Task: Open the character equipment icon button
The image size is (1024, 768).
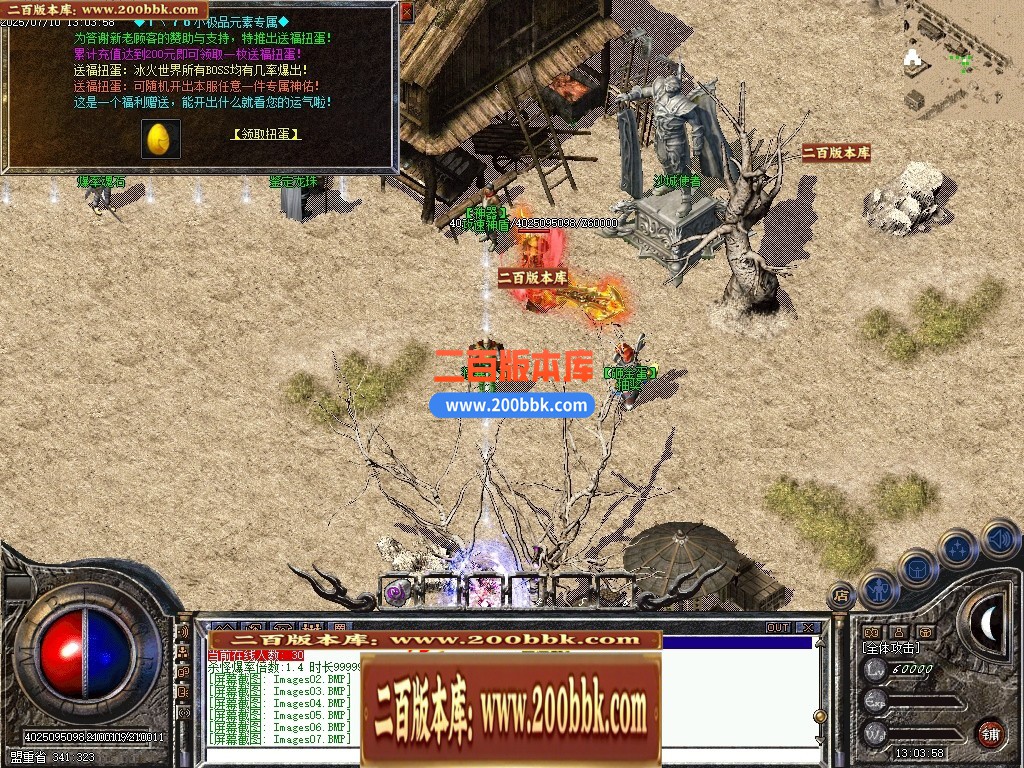Action: (x=878, y=589)
